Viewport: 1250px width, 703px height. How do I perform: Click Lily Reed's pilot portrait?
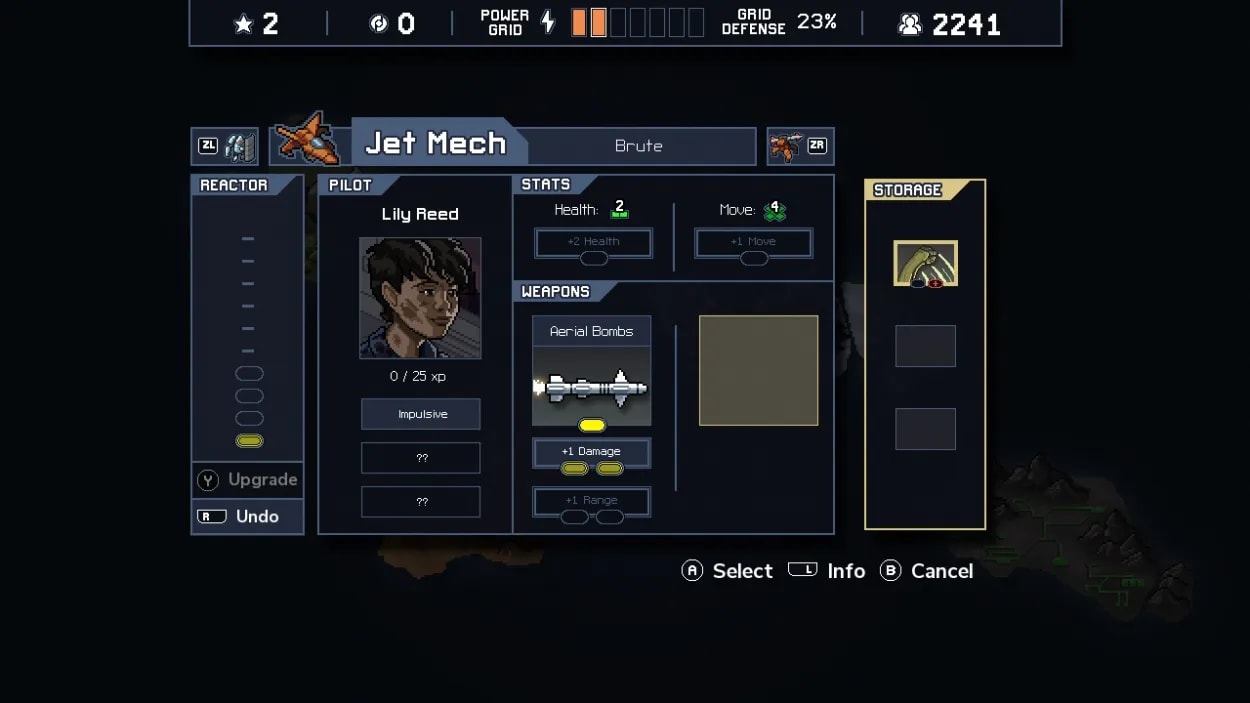tap(420, 298)
